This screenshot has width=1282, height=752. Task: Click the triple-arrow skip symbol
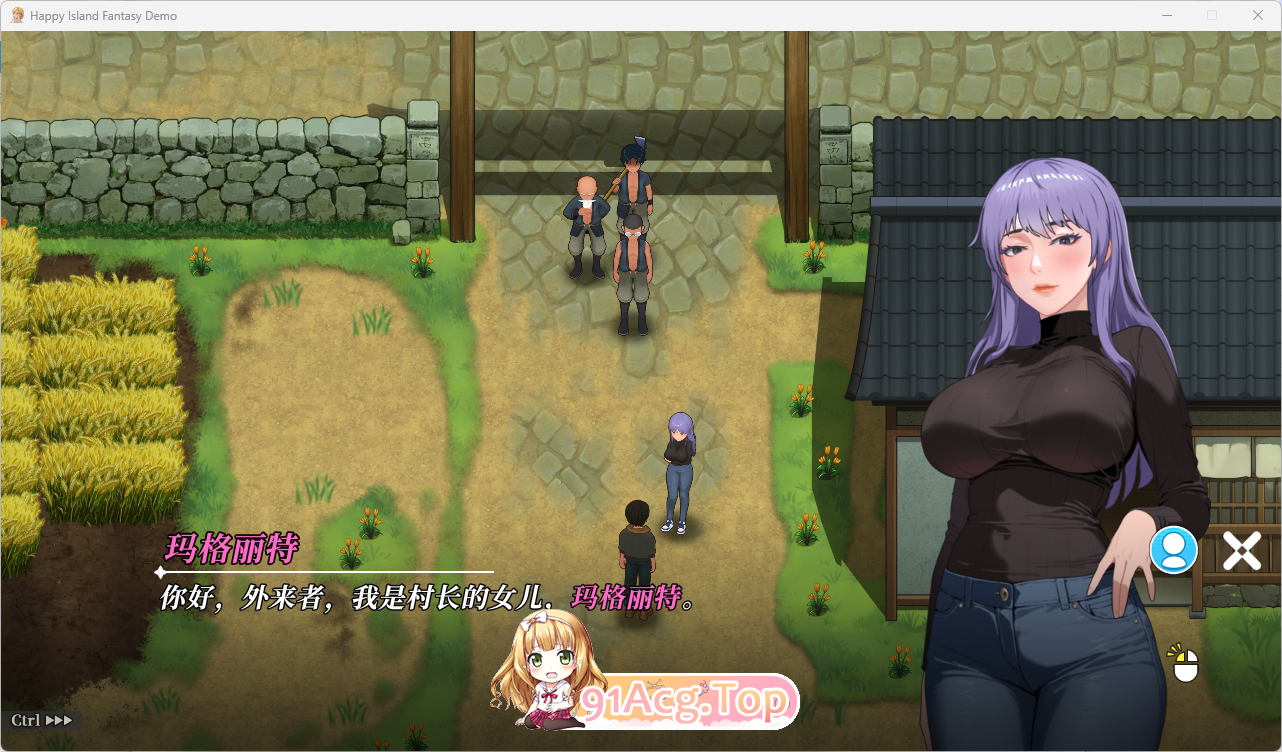57,719
